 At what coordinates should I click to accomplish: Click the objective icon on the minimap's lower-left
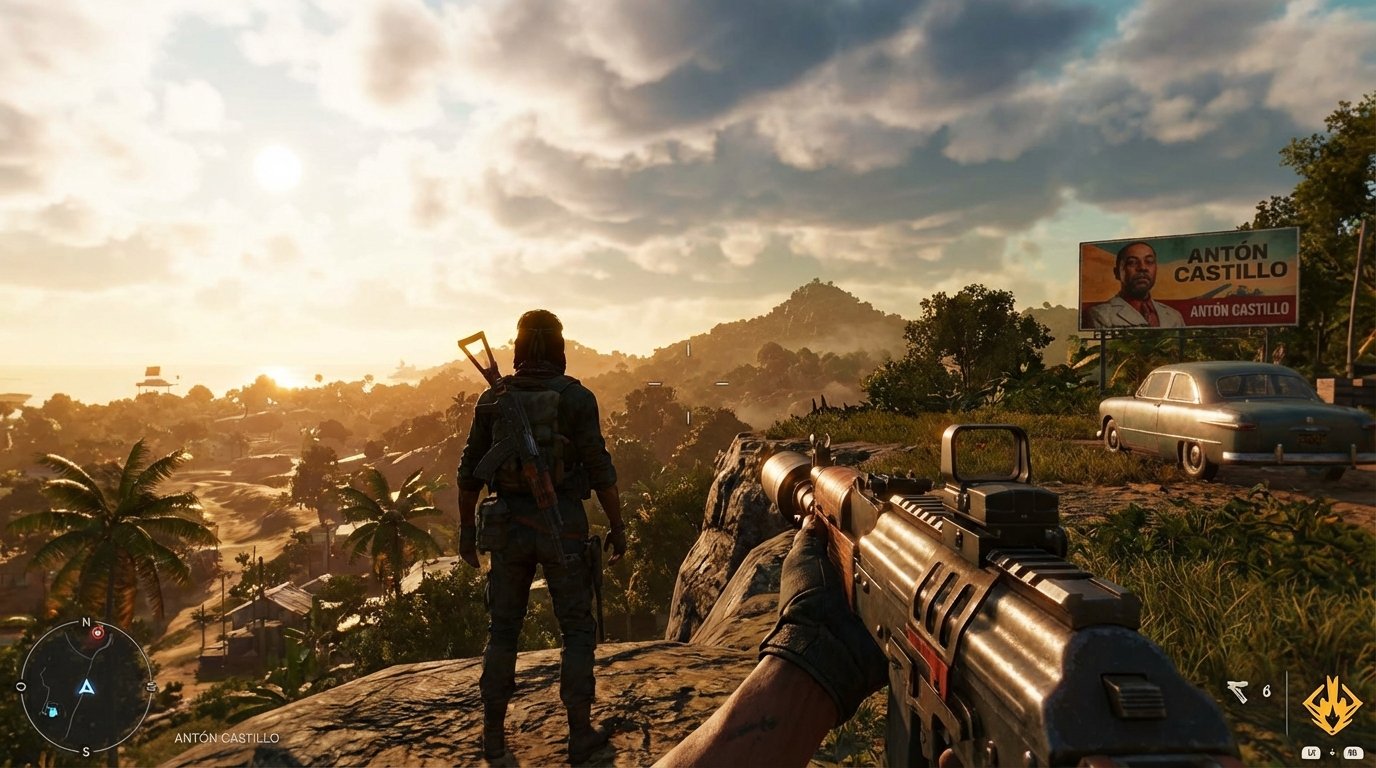53,710
